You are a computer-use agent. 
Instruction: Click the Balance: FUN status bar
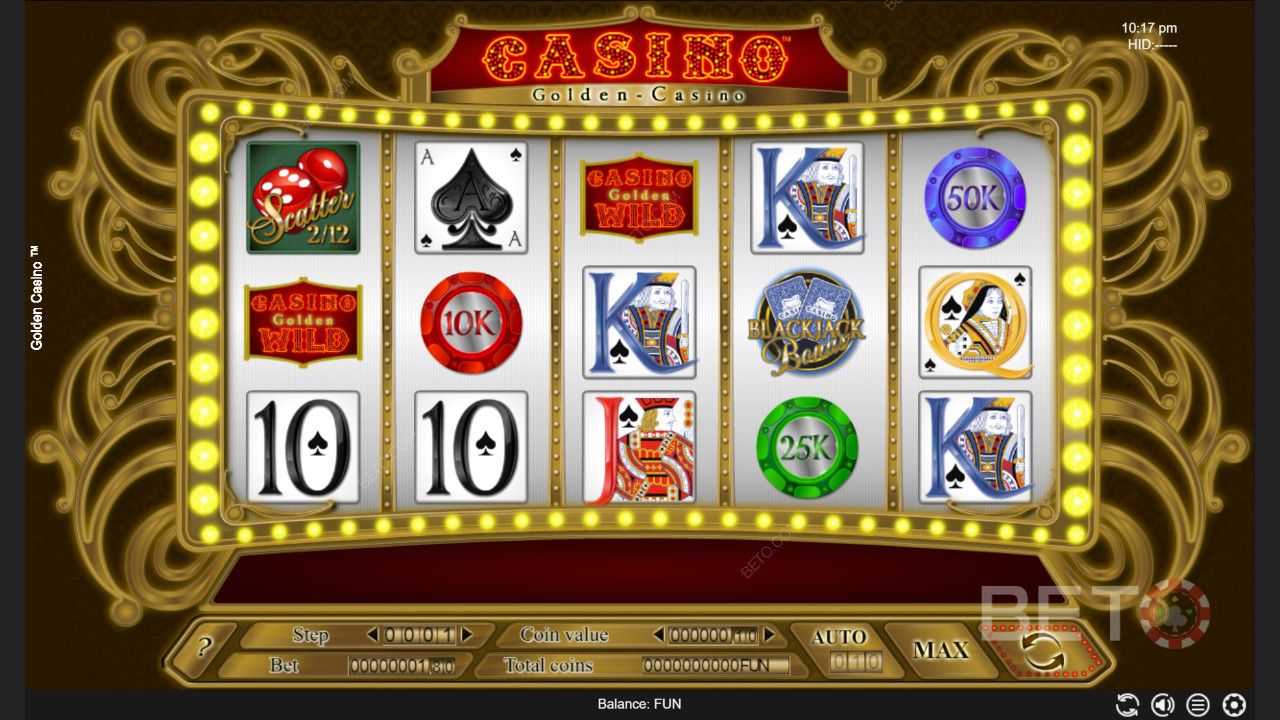640,704
